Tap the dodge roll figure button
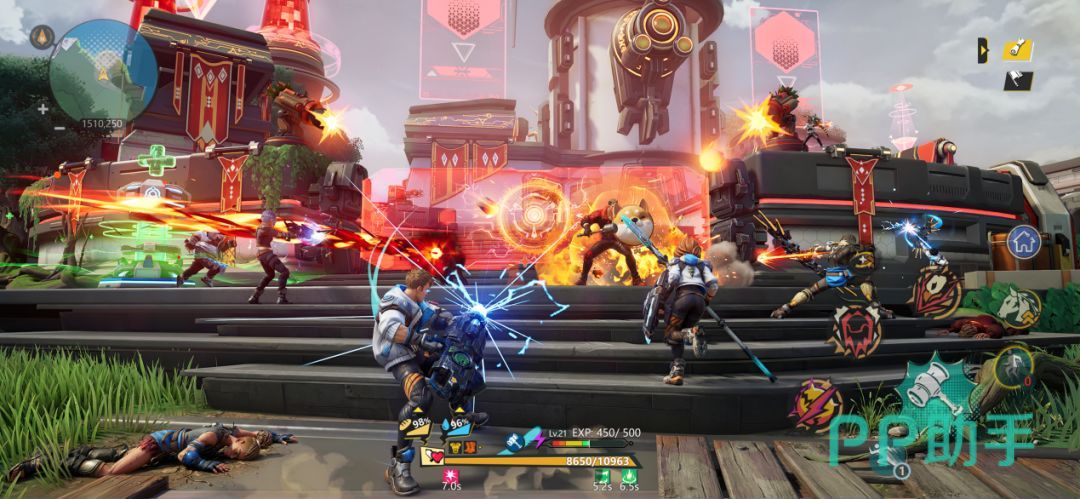The width and height of the screenshot is (1080, 499). [1015, 365]
